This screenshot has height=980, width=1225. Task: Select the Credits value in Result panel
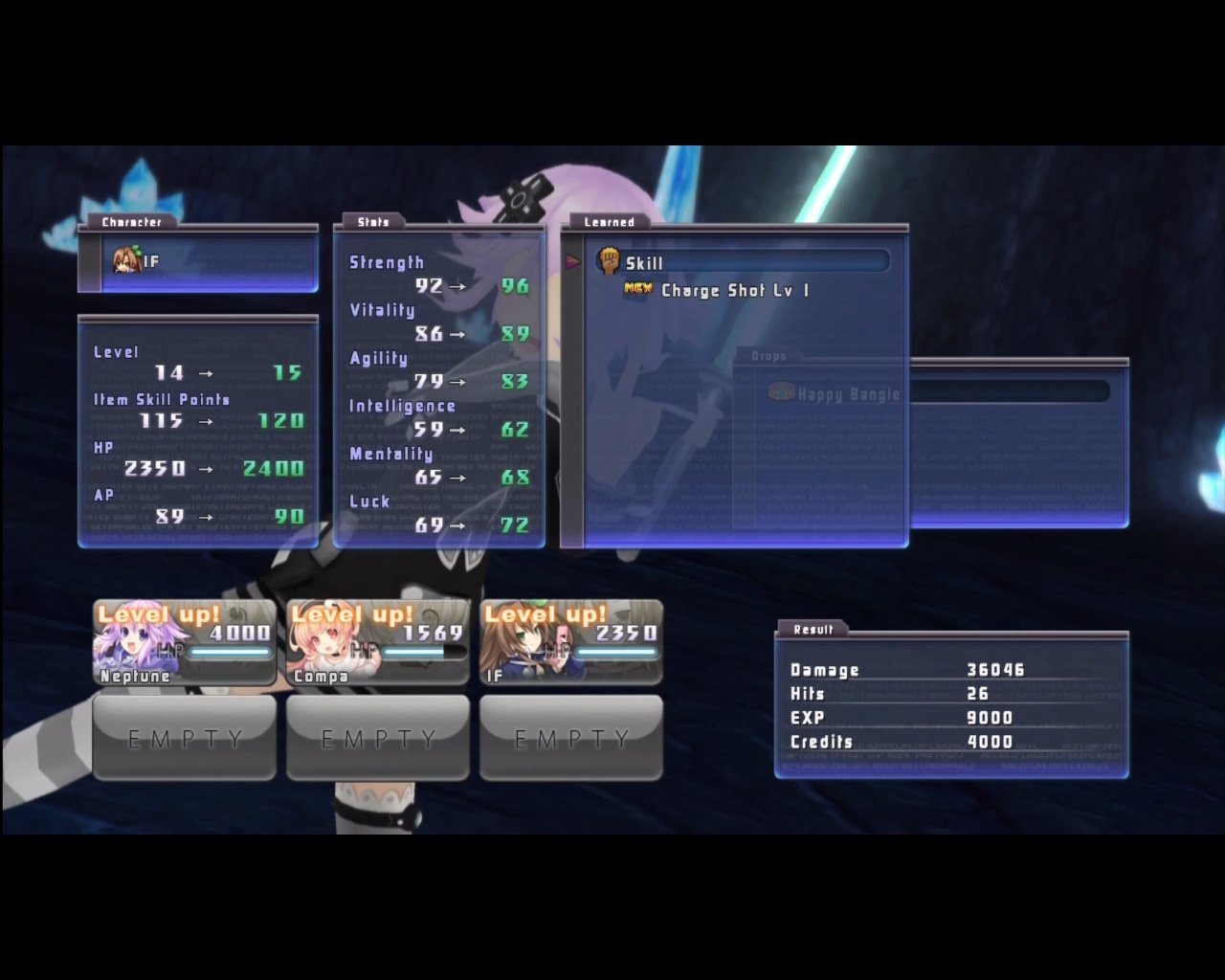point(991,741)
